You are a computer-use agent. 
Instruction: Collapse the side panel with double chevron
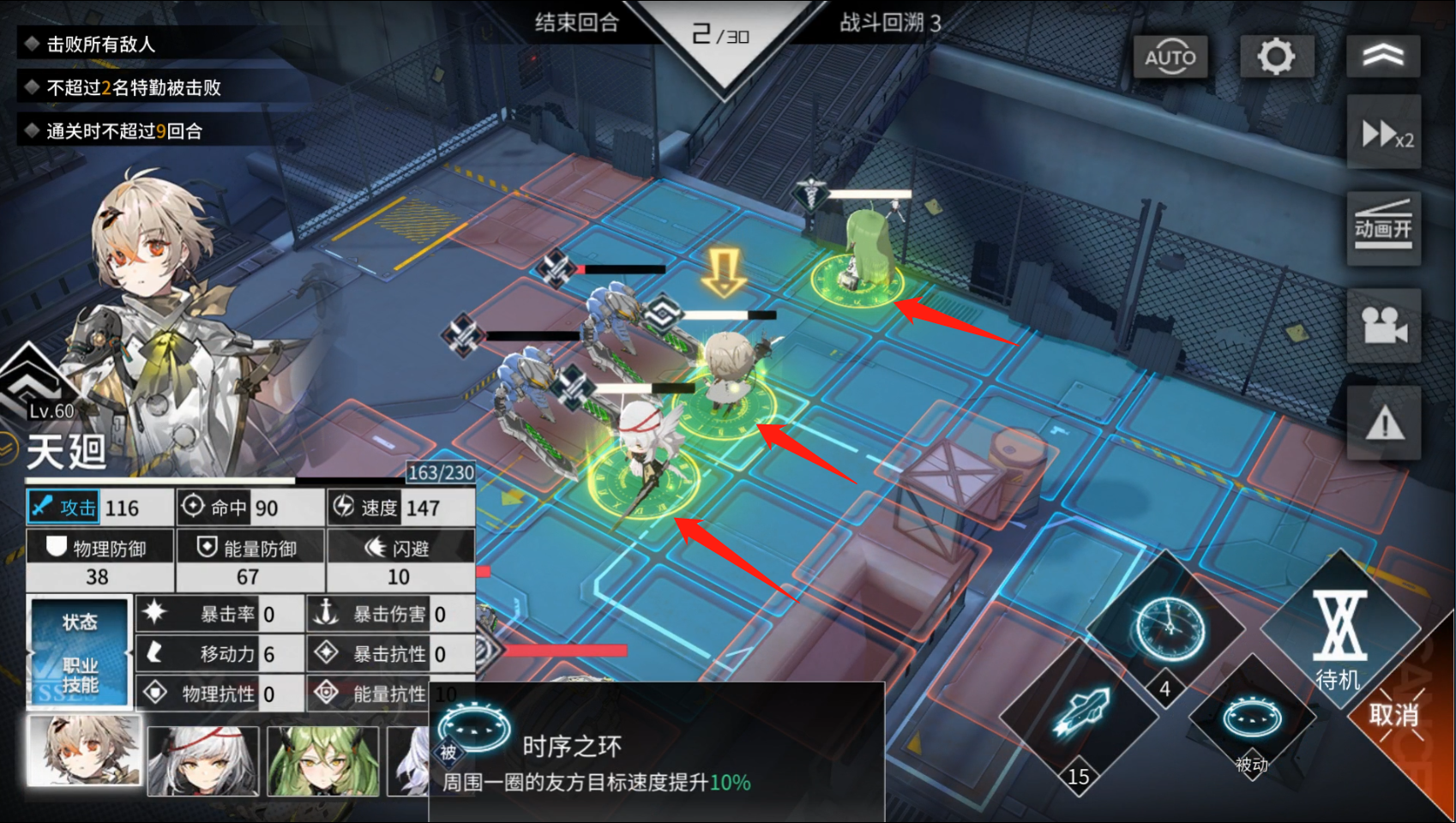1382,57
